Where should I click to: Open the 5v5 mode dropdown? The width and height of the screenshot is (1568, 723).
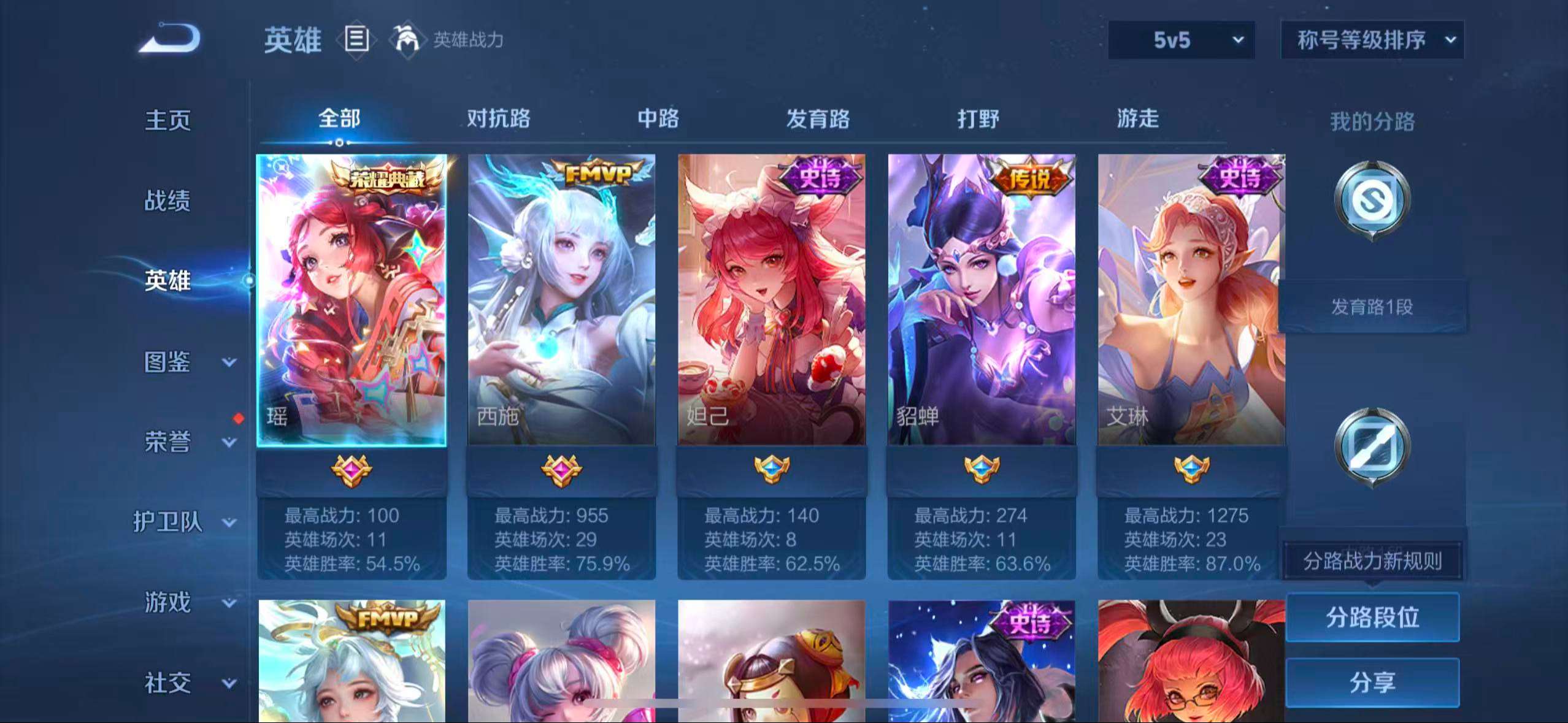click(x=1181, y=40)
